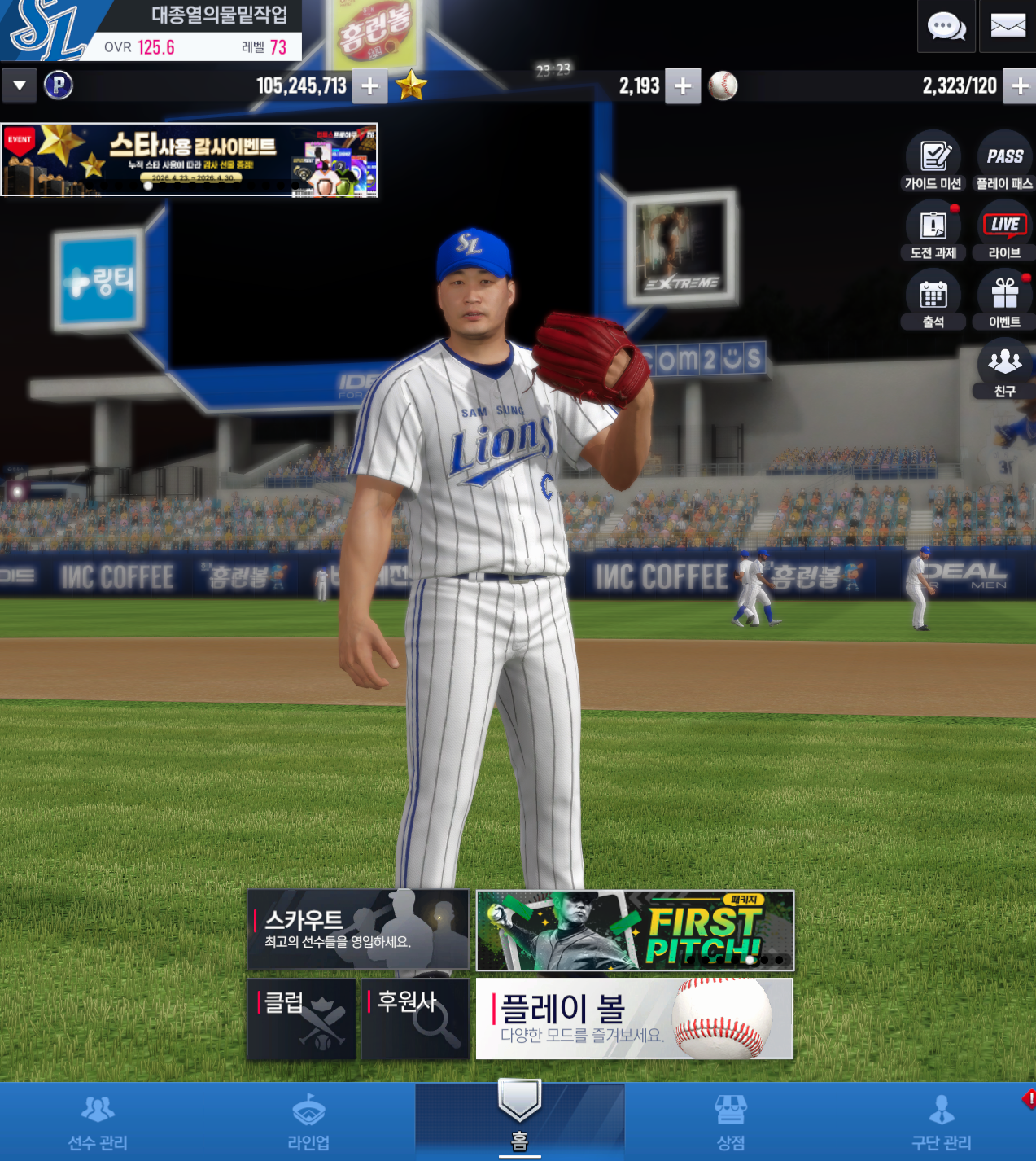Screen dimensions: 1036x1161
Task: Open the chat speech bubble icon
Action: 946,27
